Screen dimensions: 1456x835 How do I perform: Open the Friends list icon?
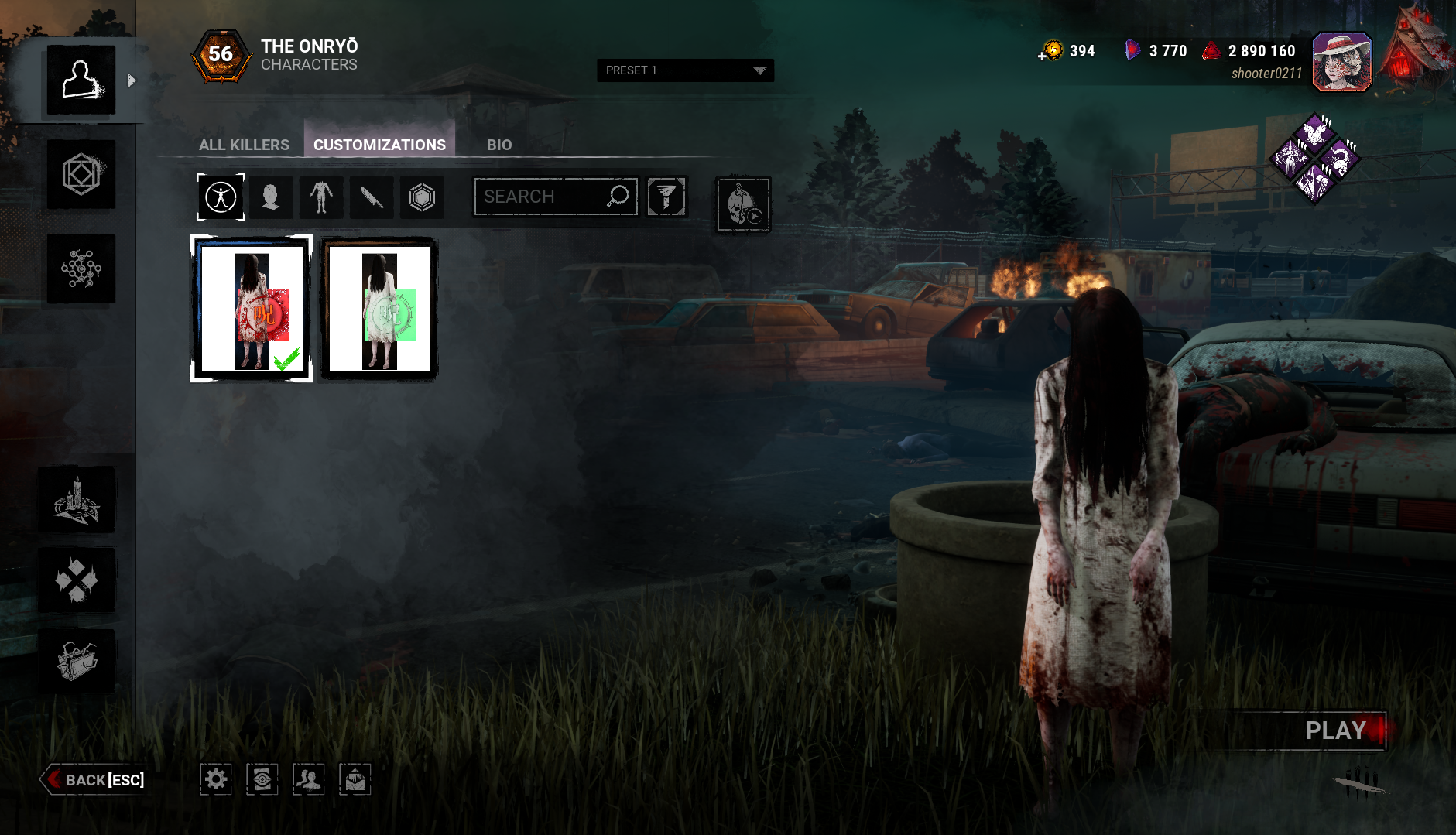point(309,779)
